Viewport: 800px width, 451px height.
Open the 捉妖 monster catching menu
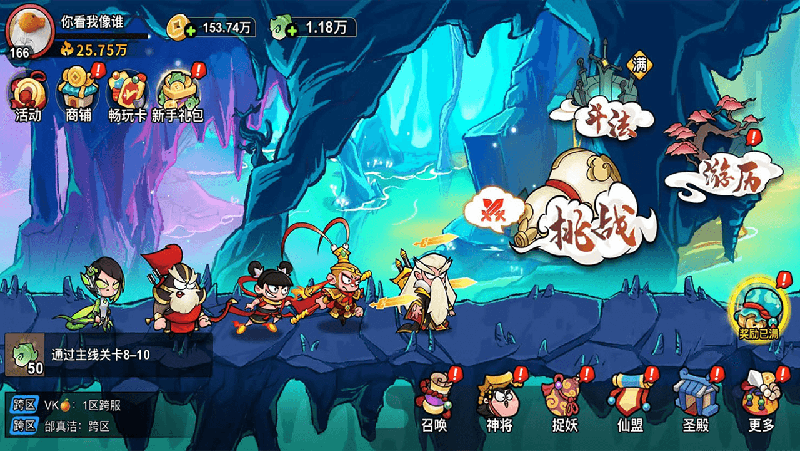564,400
